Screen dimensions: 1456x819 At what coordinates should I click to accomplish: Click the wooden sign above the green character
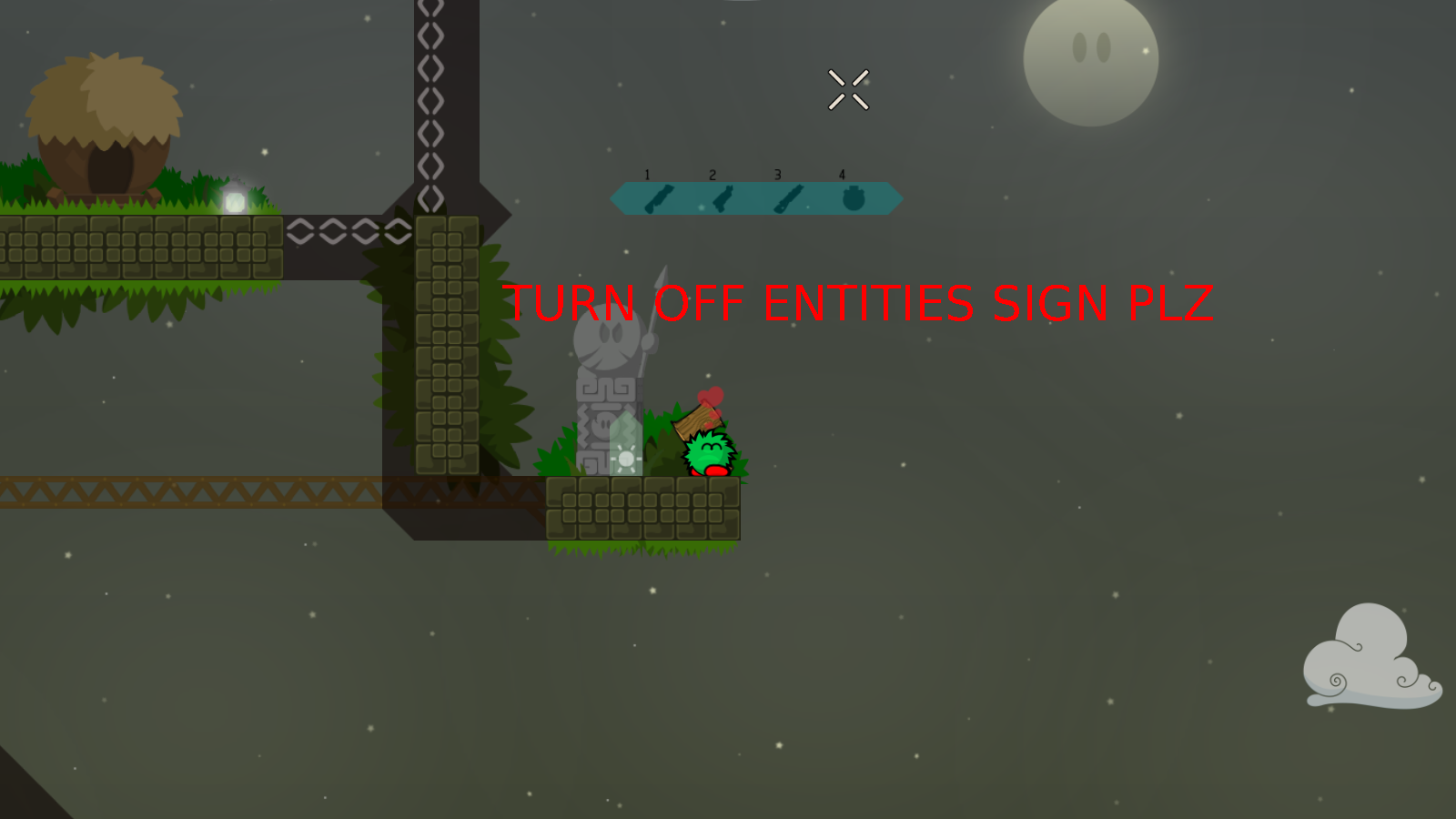click(x=696, y=421)
